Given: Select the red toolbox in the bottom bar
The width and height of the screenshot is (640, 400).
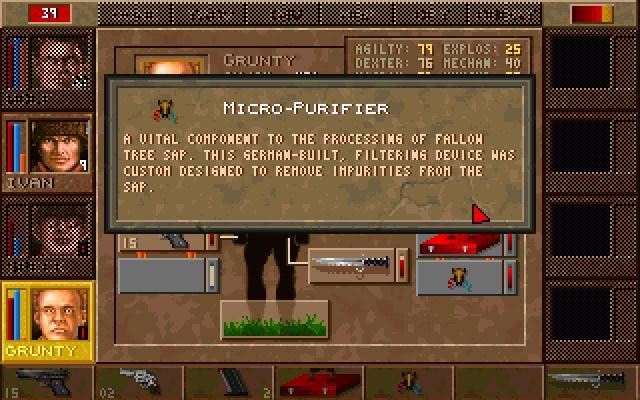Looking at the screenshot, I should 318,382.
